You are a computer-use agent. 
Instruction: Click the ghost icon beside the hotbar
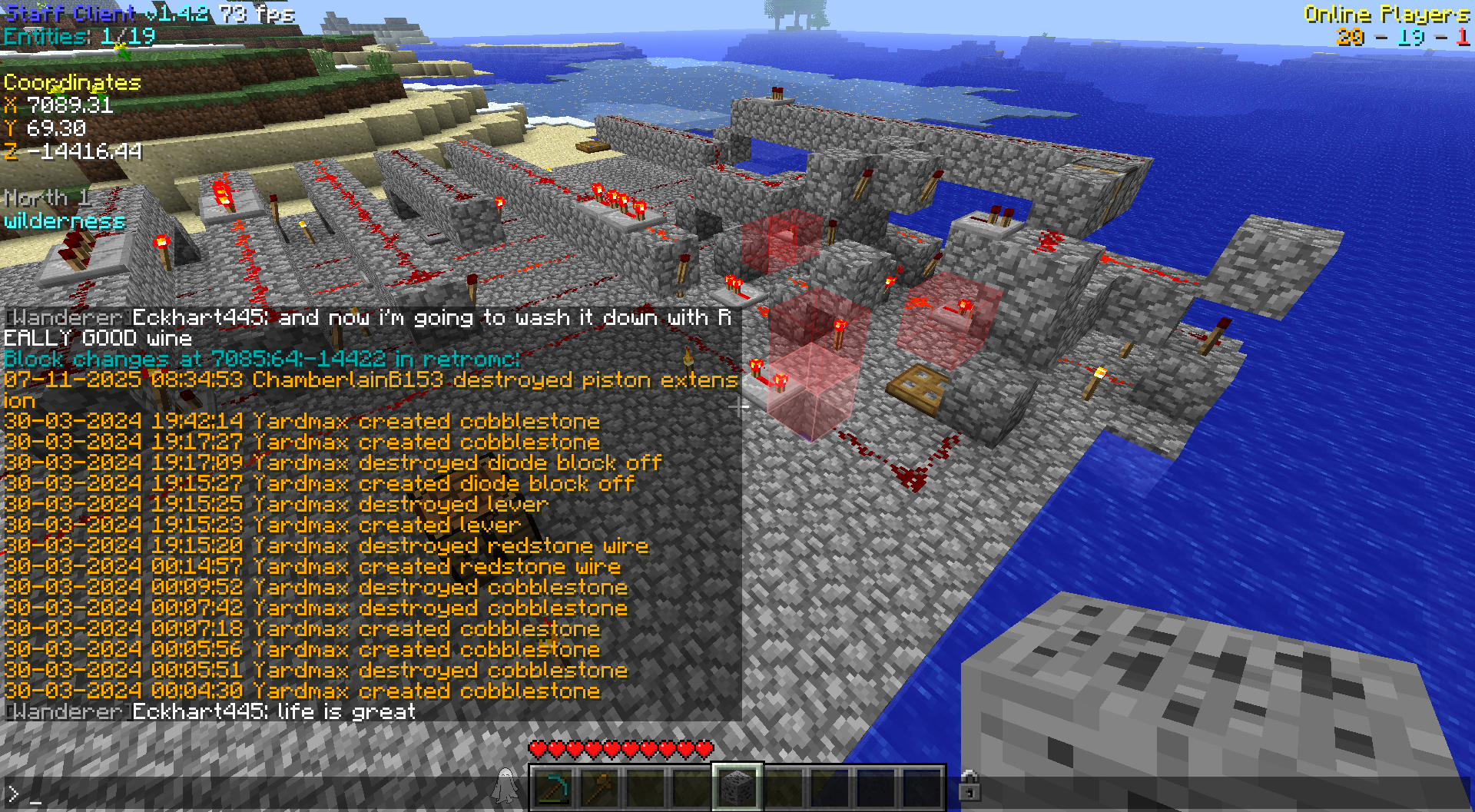(505, 785)
